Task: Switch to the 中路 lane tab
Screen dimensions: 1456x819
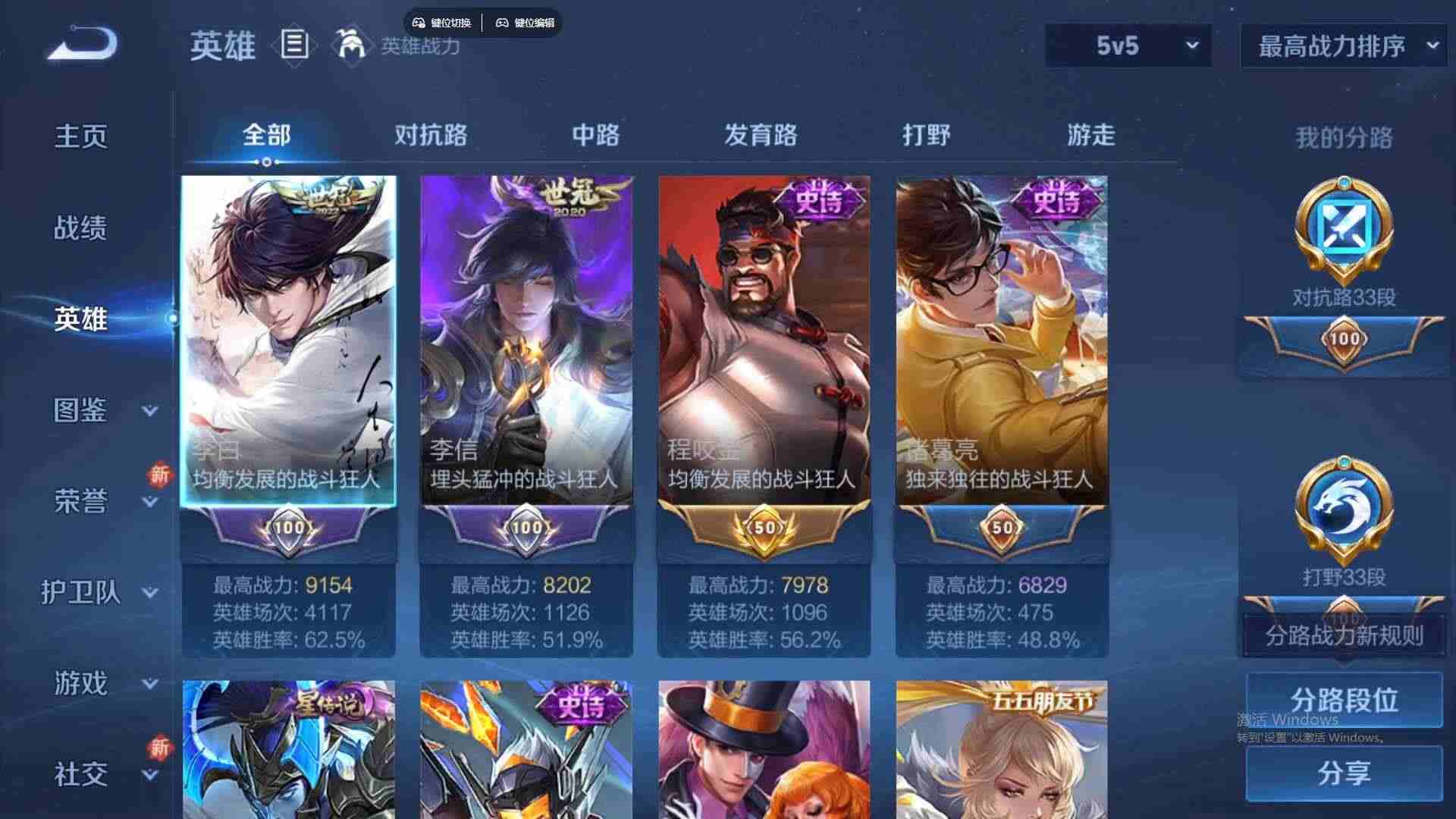Action: click(595, 135)
